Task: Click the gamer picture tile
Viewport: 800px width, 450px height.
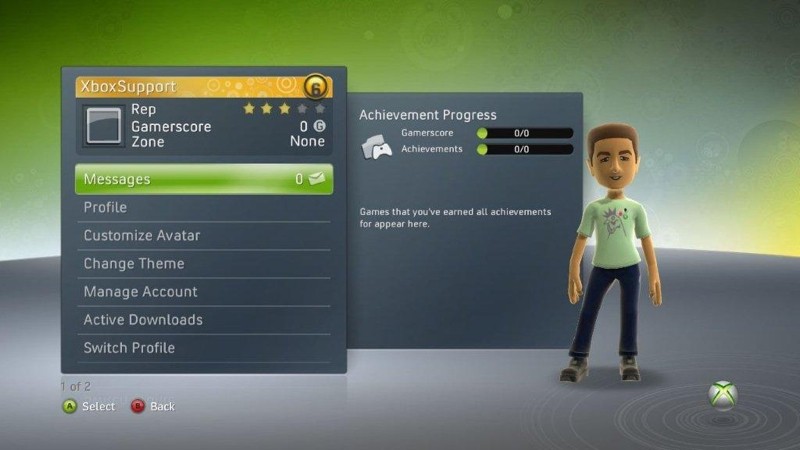Action: (101, 126)
